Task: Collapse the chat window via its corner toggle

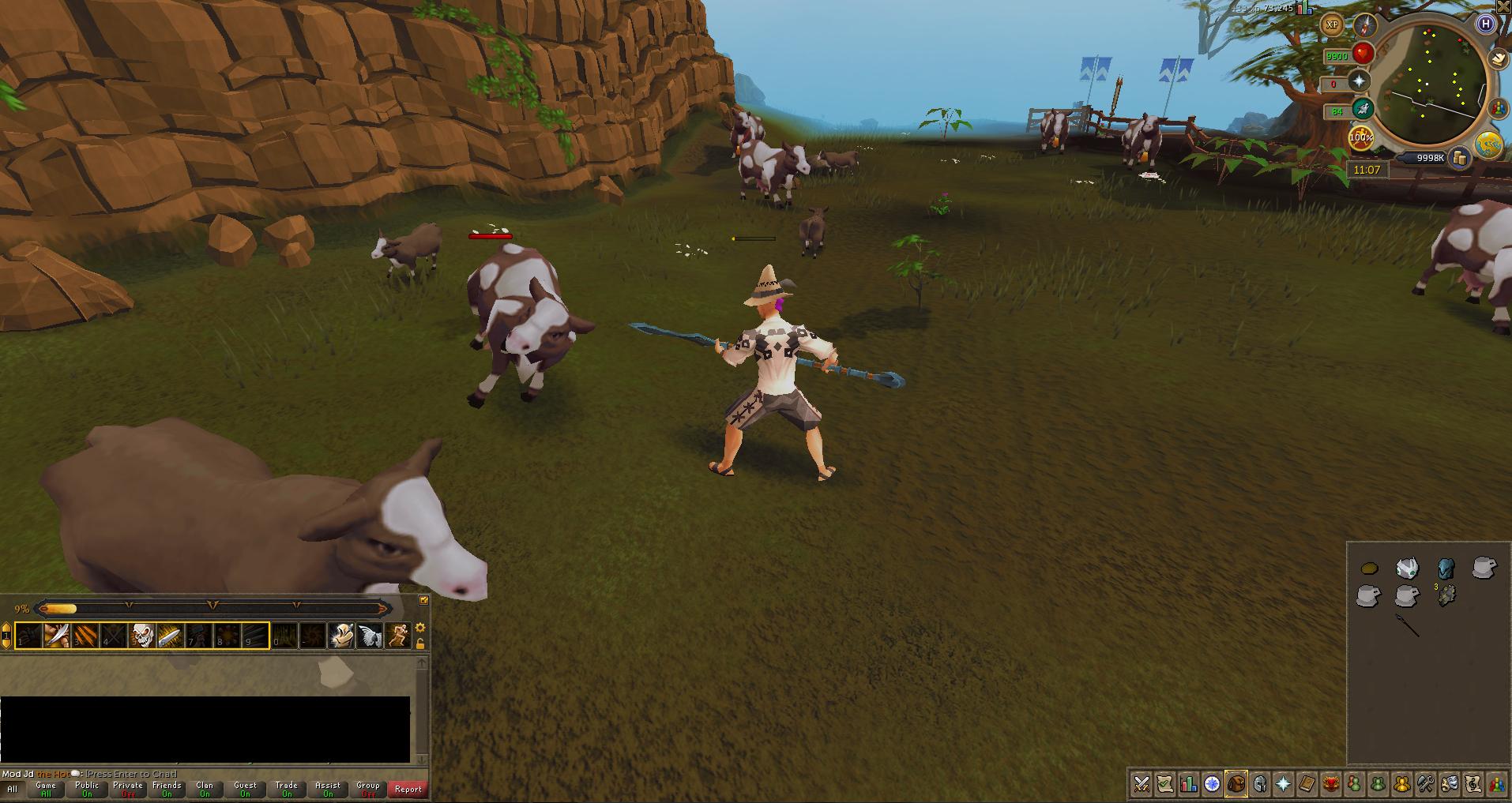Action: (x=423, y=600)
